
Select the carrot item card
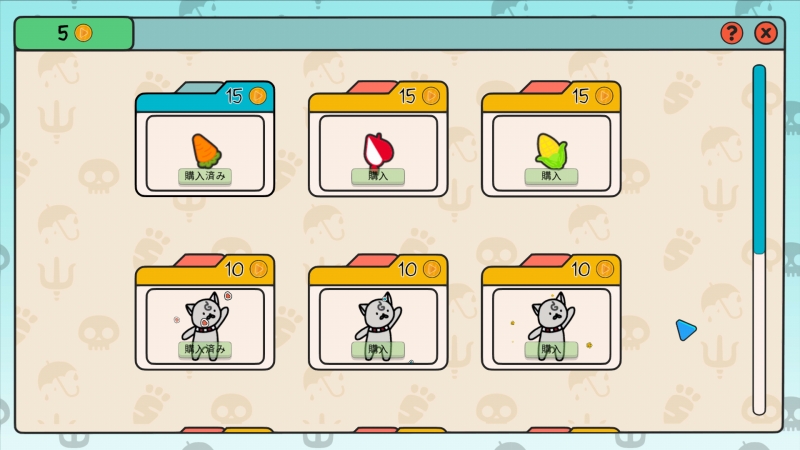click(205, 148)
